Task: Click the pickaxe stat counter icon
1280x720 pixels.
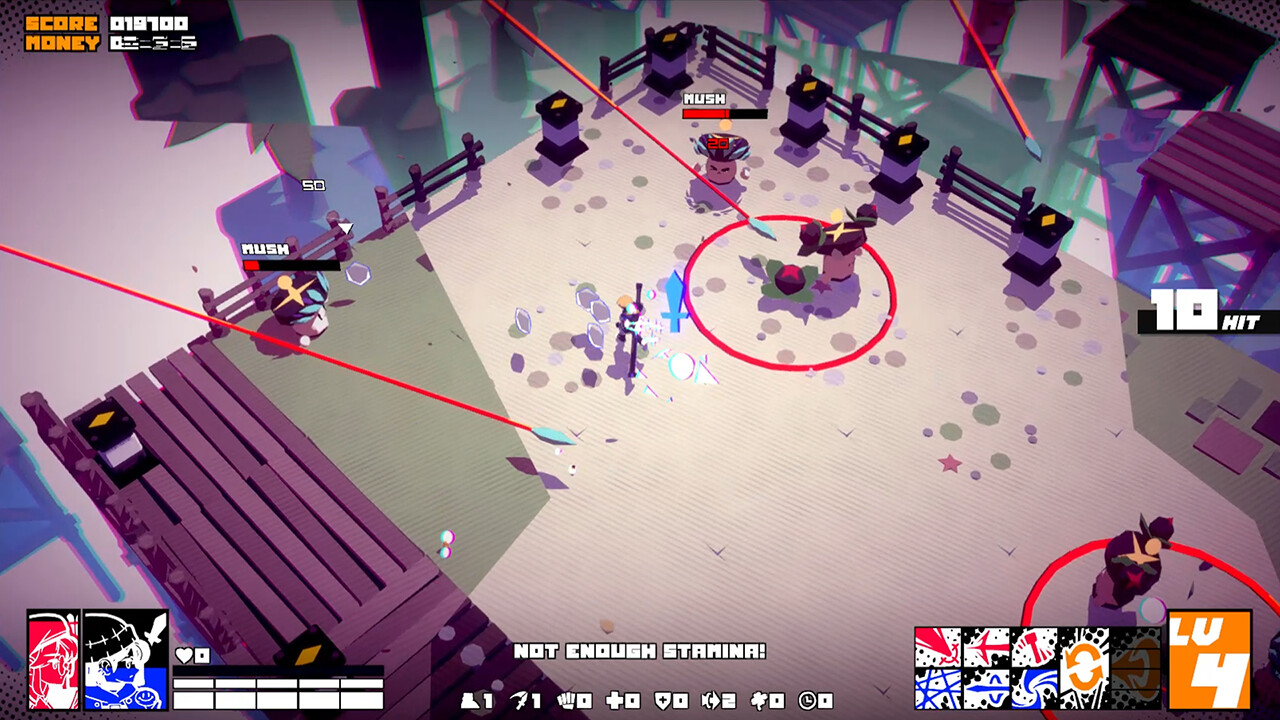Action: point(520,700)
